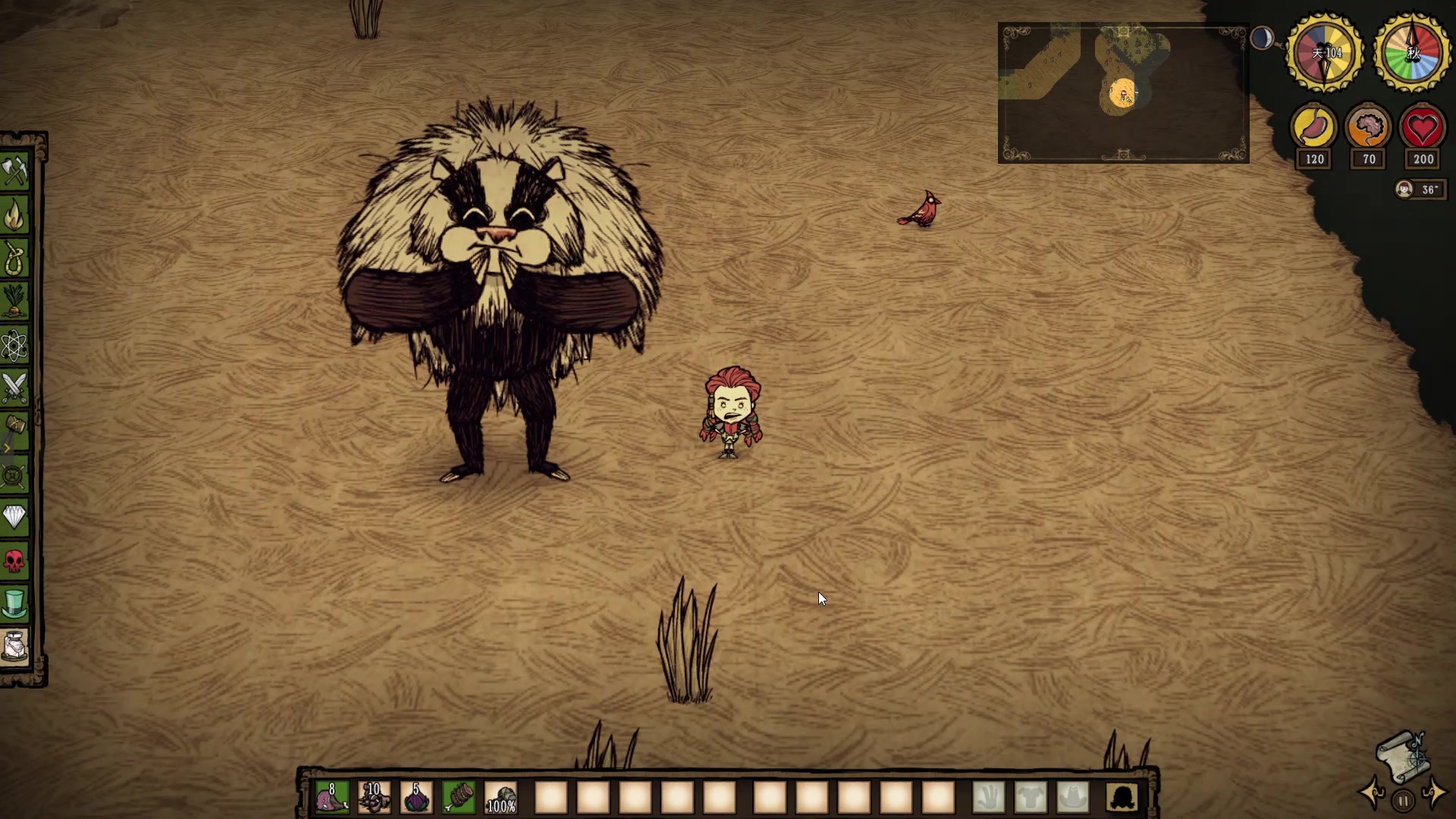Image resolution: width=1456 pixels, height=819 pixels.
Task: Open the hammer Structures crafting tab
Action: (14, 431)
